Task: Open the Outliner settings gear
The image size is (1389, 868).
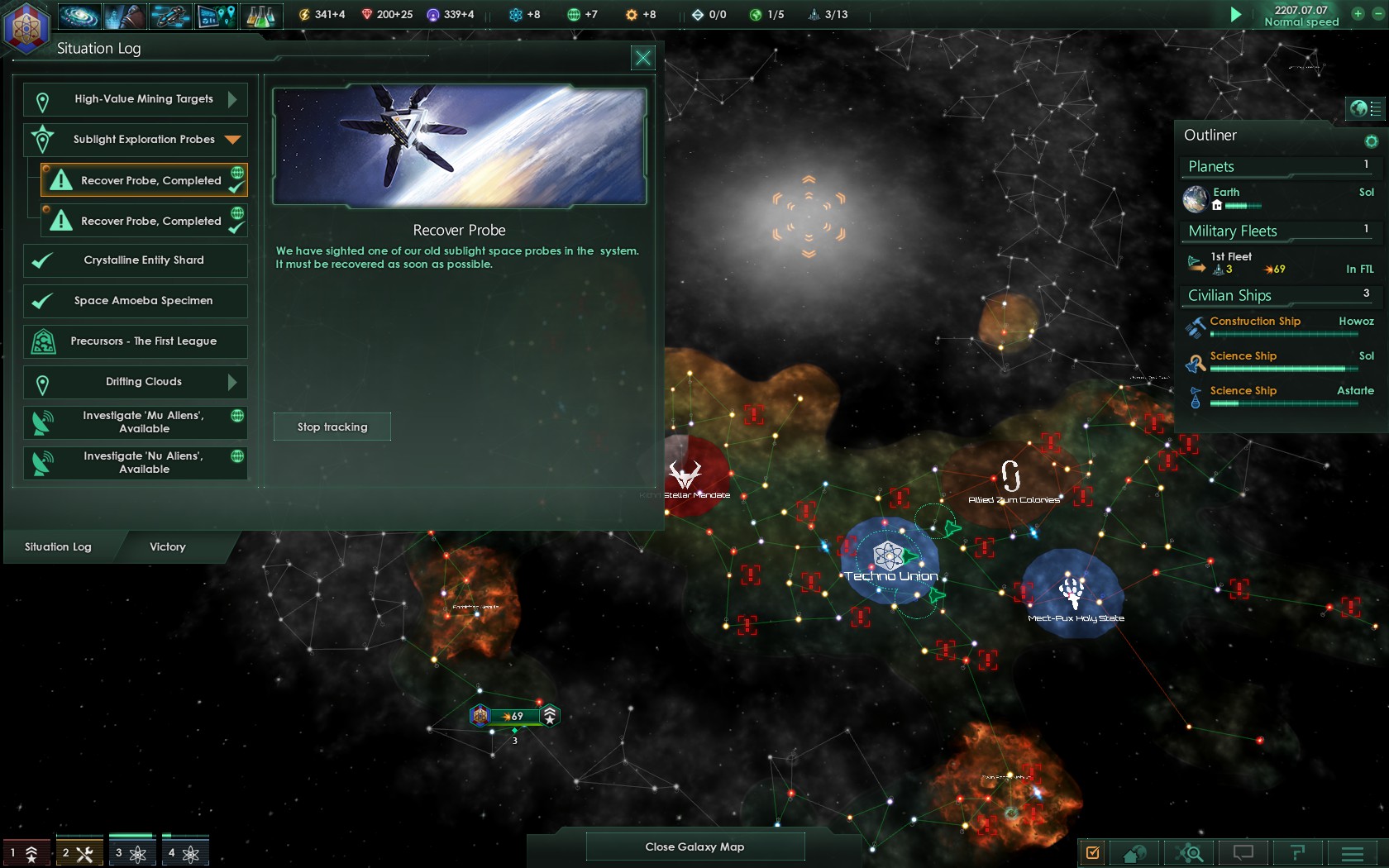Action: pyautogui.click(x=1370, y=141)
